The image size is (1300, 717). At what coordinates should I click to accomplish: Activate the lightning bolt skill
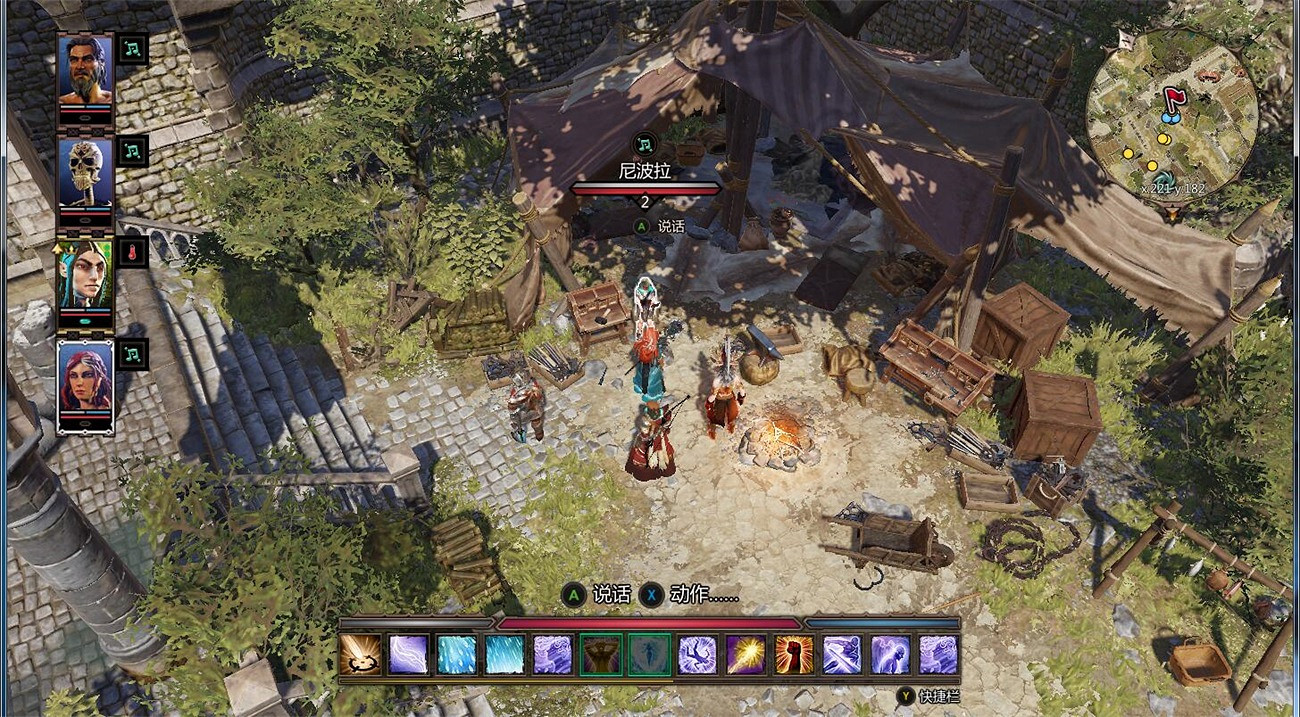click(x=408, y=655)
